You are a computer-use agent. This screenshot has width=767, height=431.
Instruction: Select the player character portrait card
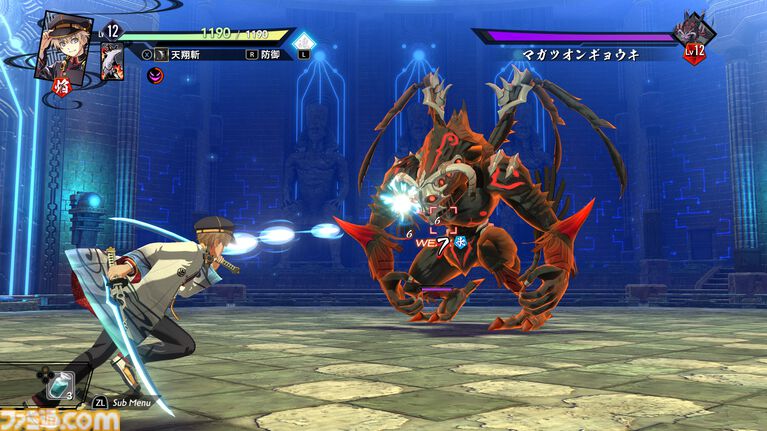pos(65,44)
